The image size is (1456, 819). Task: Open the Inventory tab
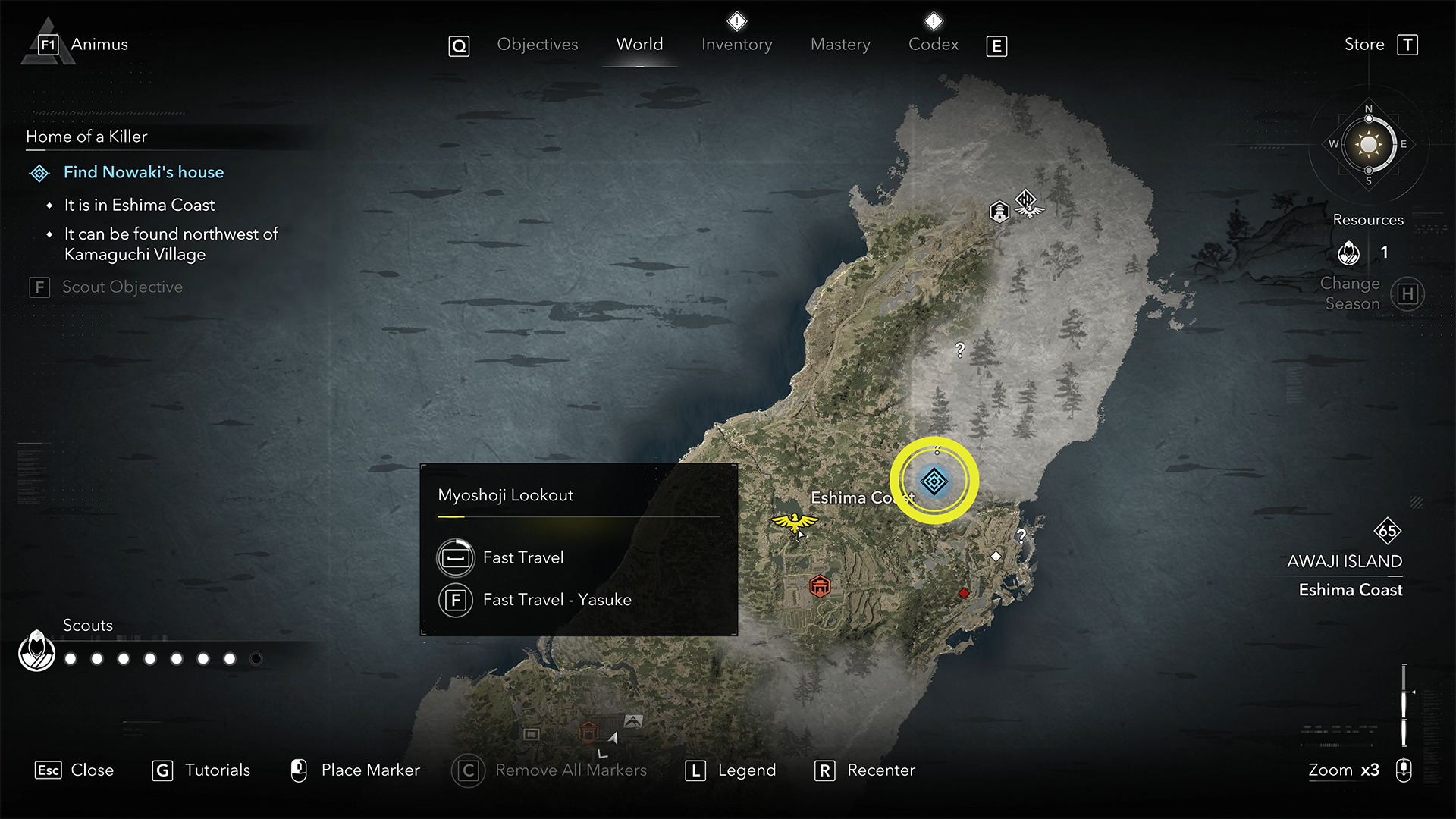[x=736, y=45]
